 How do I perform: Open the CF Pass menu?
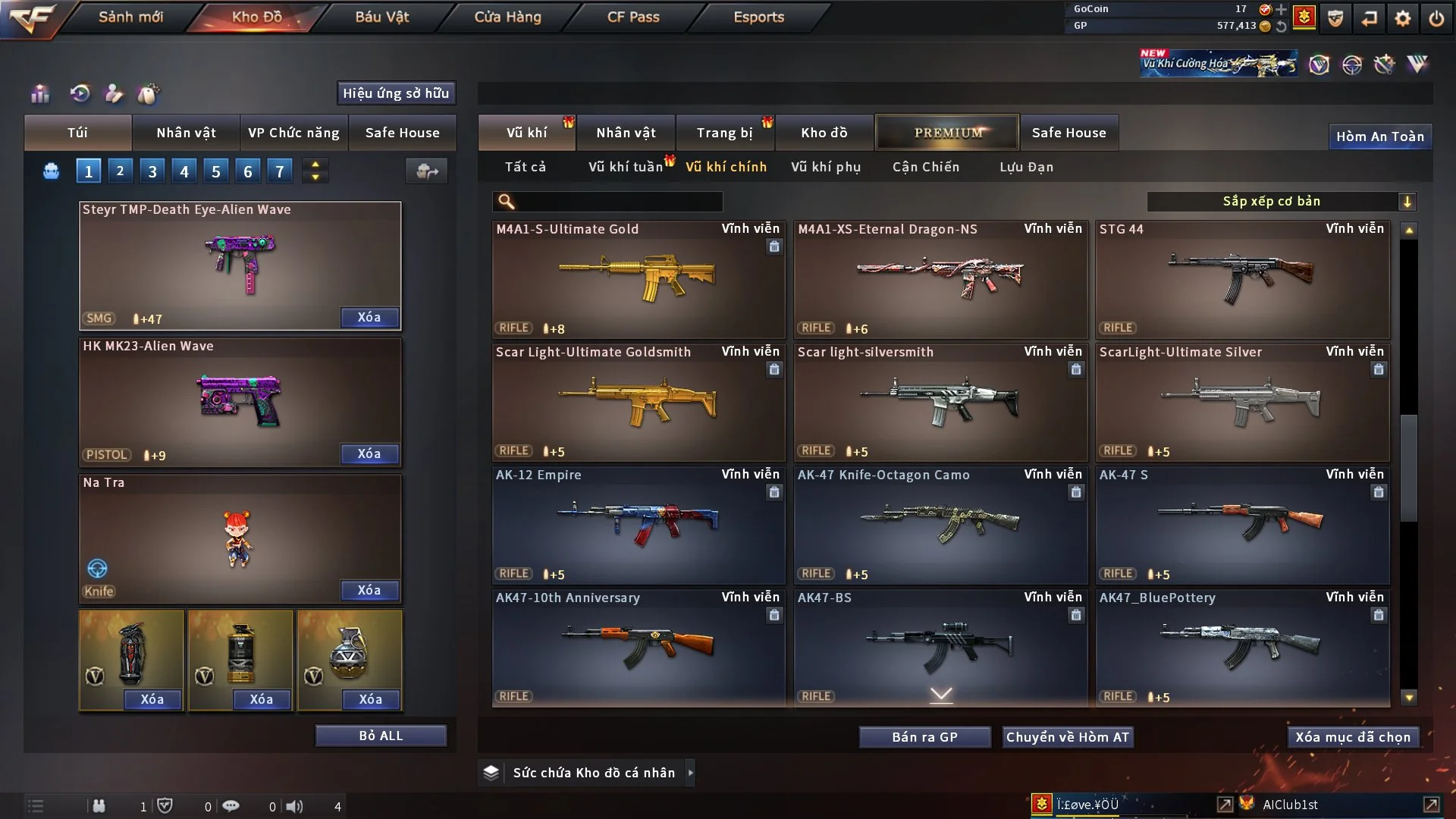633,17
